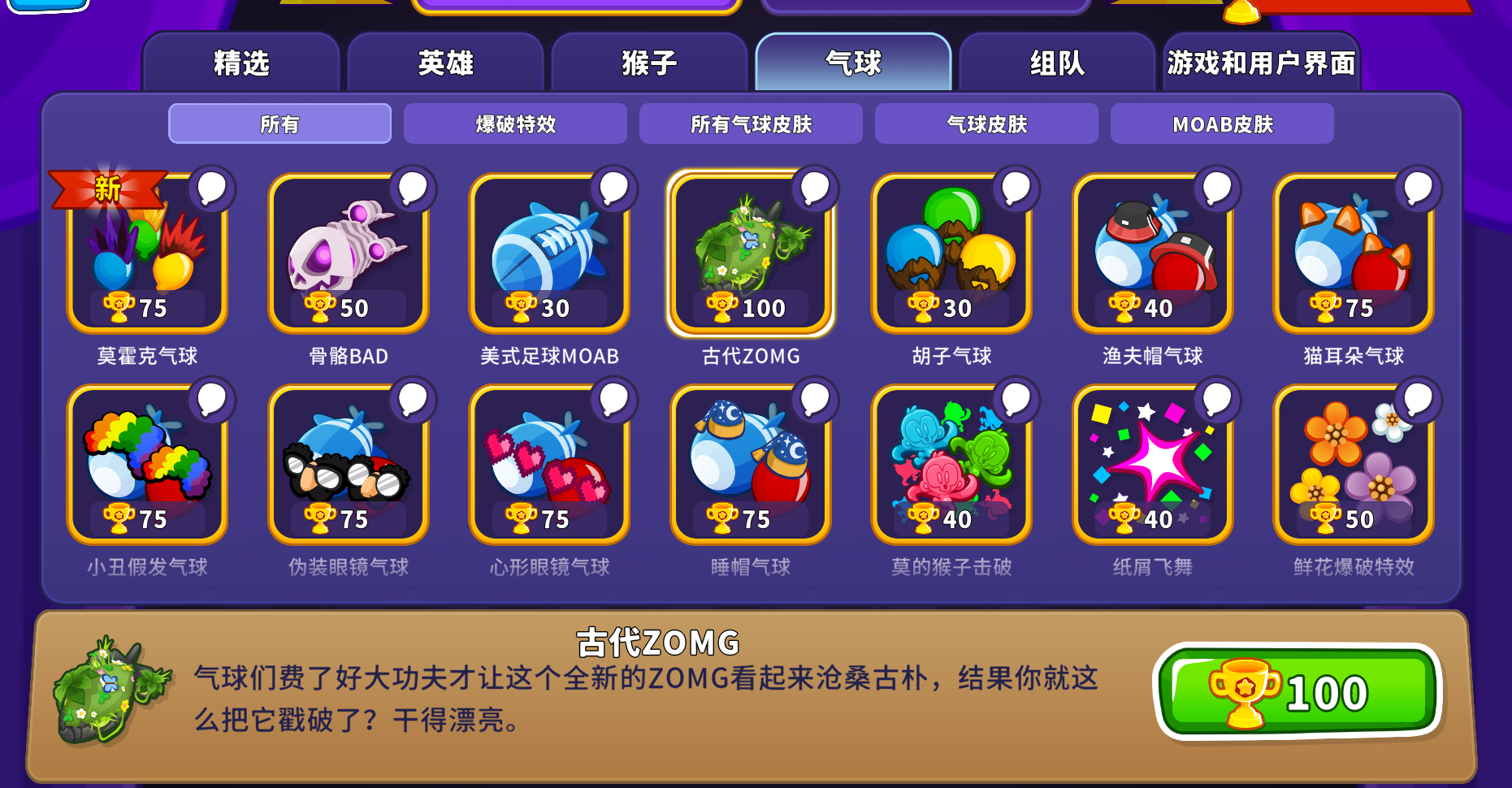1512x788 pixels.
Task: Show 所有气球皮肤 items
Action: pos(752,123)
